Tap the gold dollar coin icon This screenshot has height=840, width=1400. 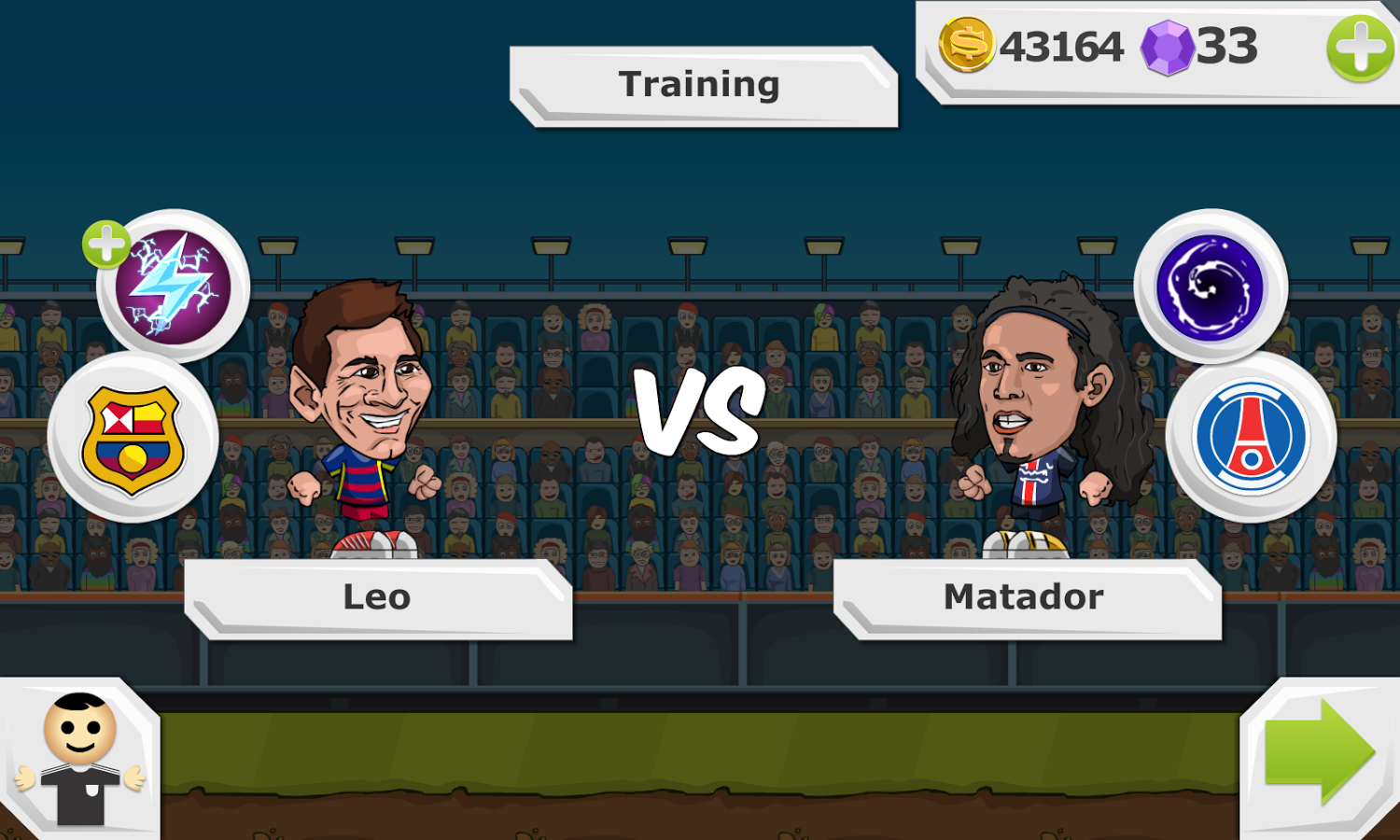[x=967, y=42]
